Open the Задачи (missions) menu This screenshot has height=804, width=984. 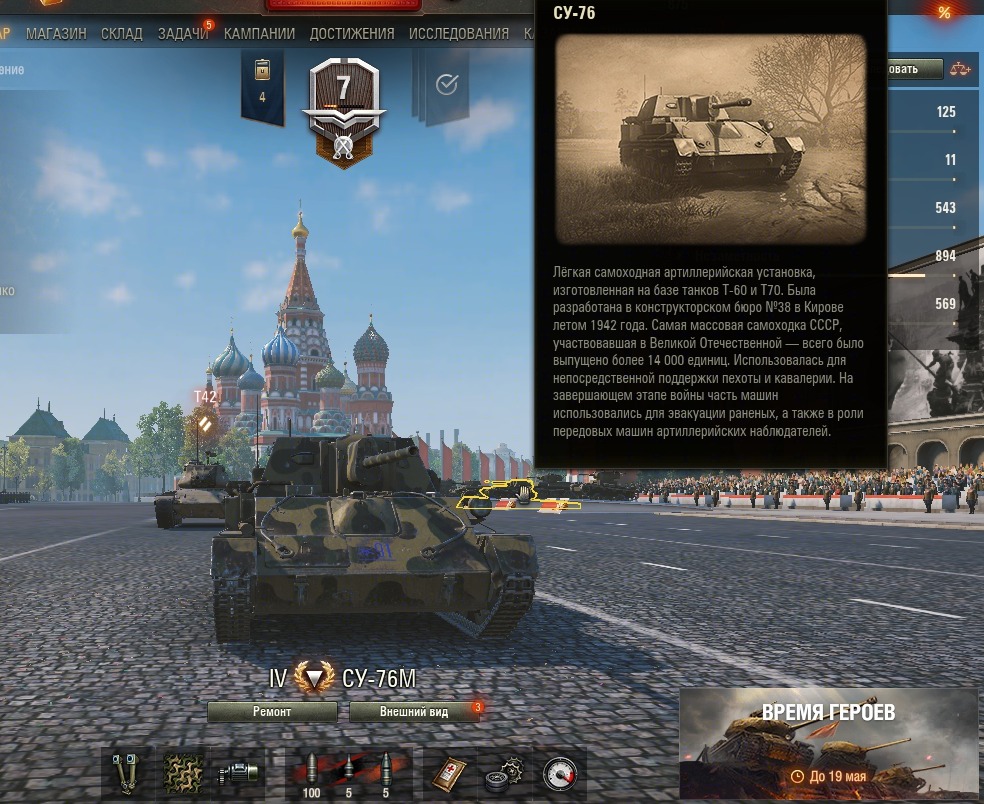point(183,33)
